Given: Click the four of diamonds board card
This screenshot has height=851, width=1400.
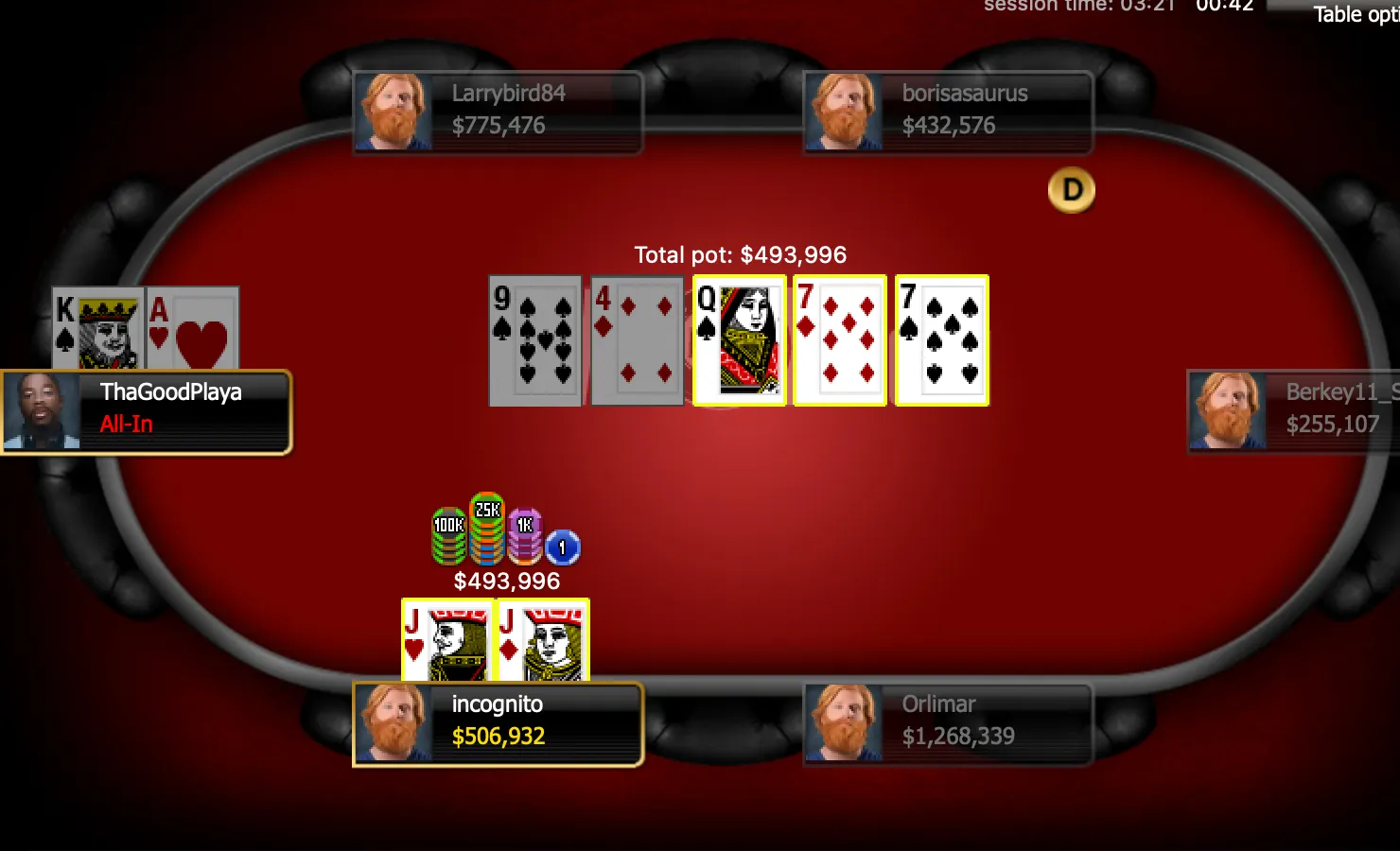Looking at the screenshot, I should [x=637, y=340].
